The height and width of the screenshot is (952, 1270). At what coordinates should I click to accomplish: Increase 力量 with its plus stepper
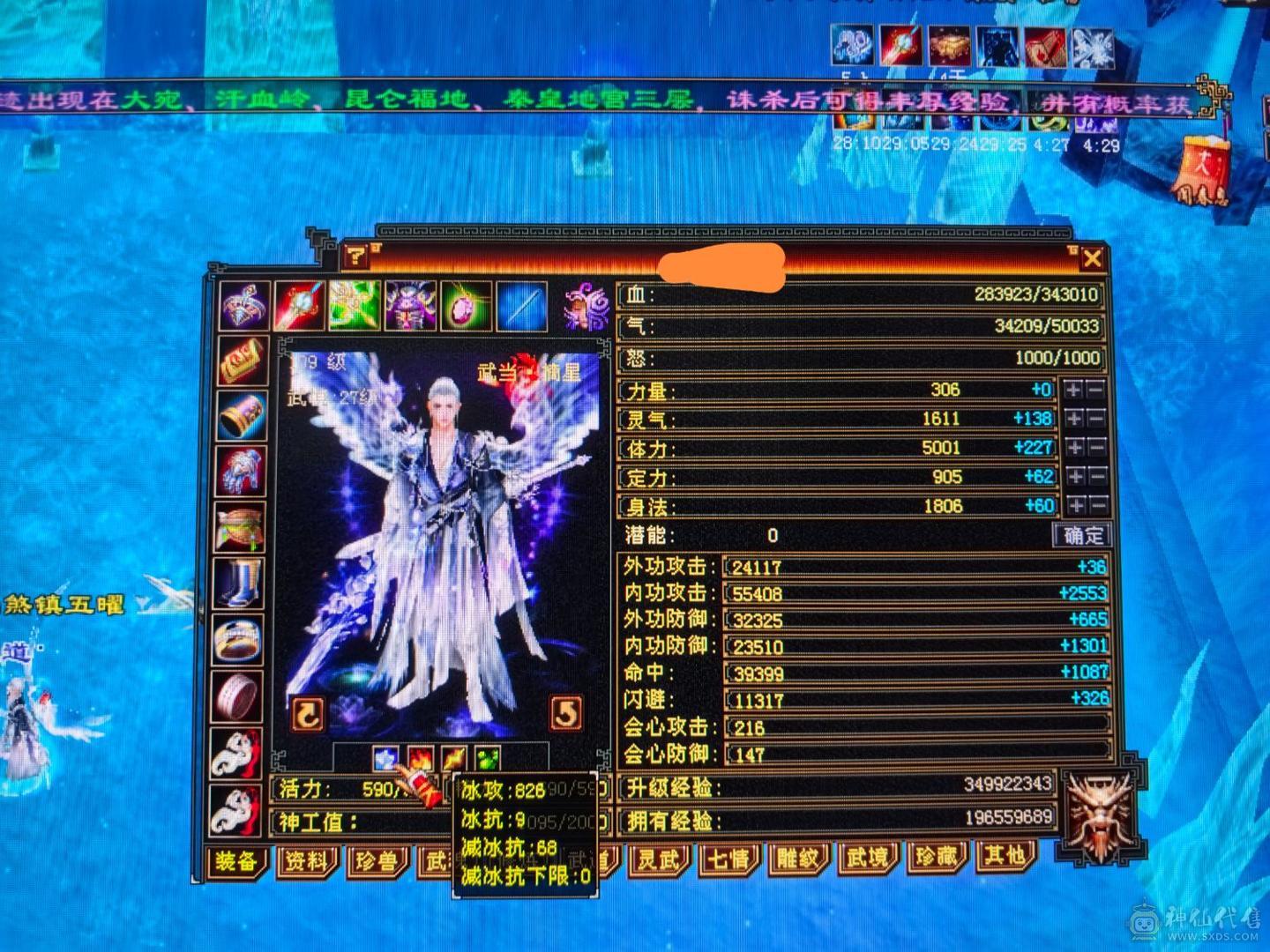(1074, 389)
